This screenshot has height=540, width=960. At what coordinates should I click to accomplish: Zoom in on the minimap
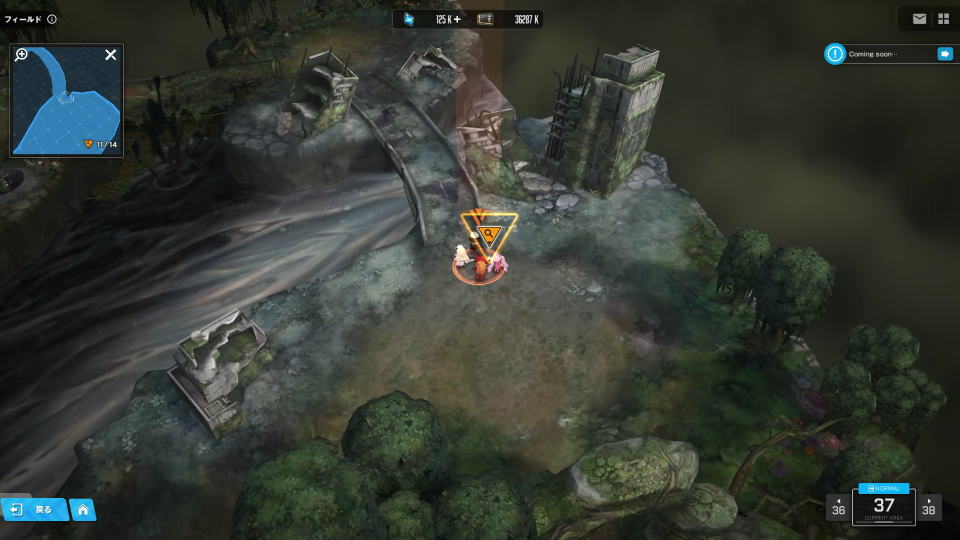[21, 55]
